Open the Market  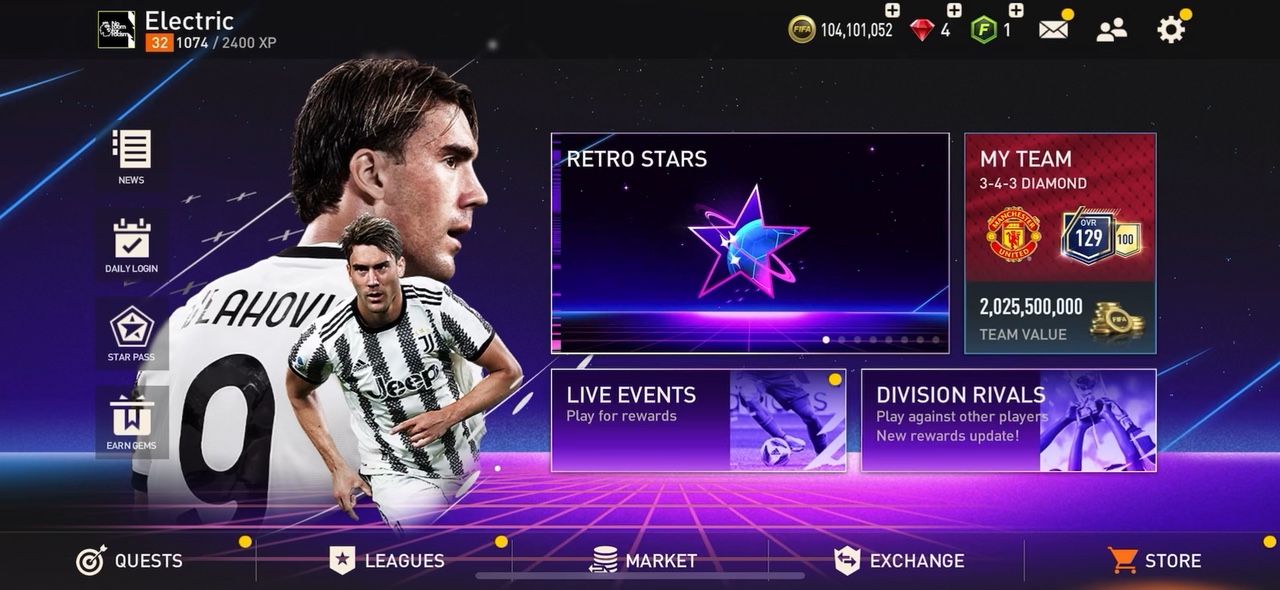643,561
